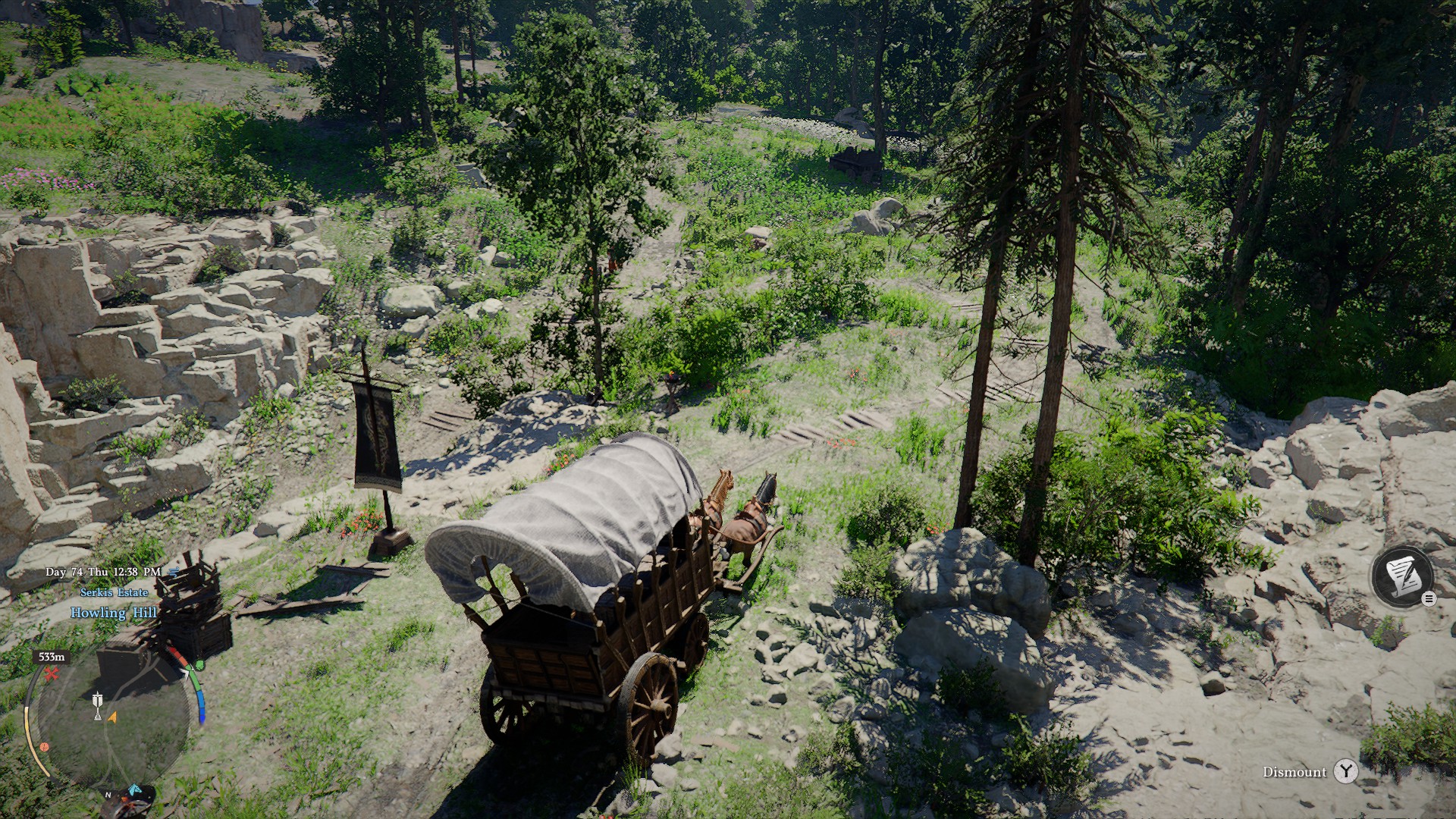Click the blue horse icon on the compass
Image resolution: width=1456 pixels, height=819 pixels.
(x=134, y=789)
